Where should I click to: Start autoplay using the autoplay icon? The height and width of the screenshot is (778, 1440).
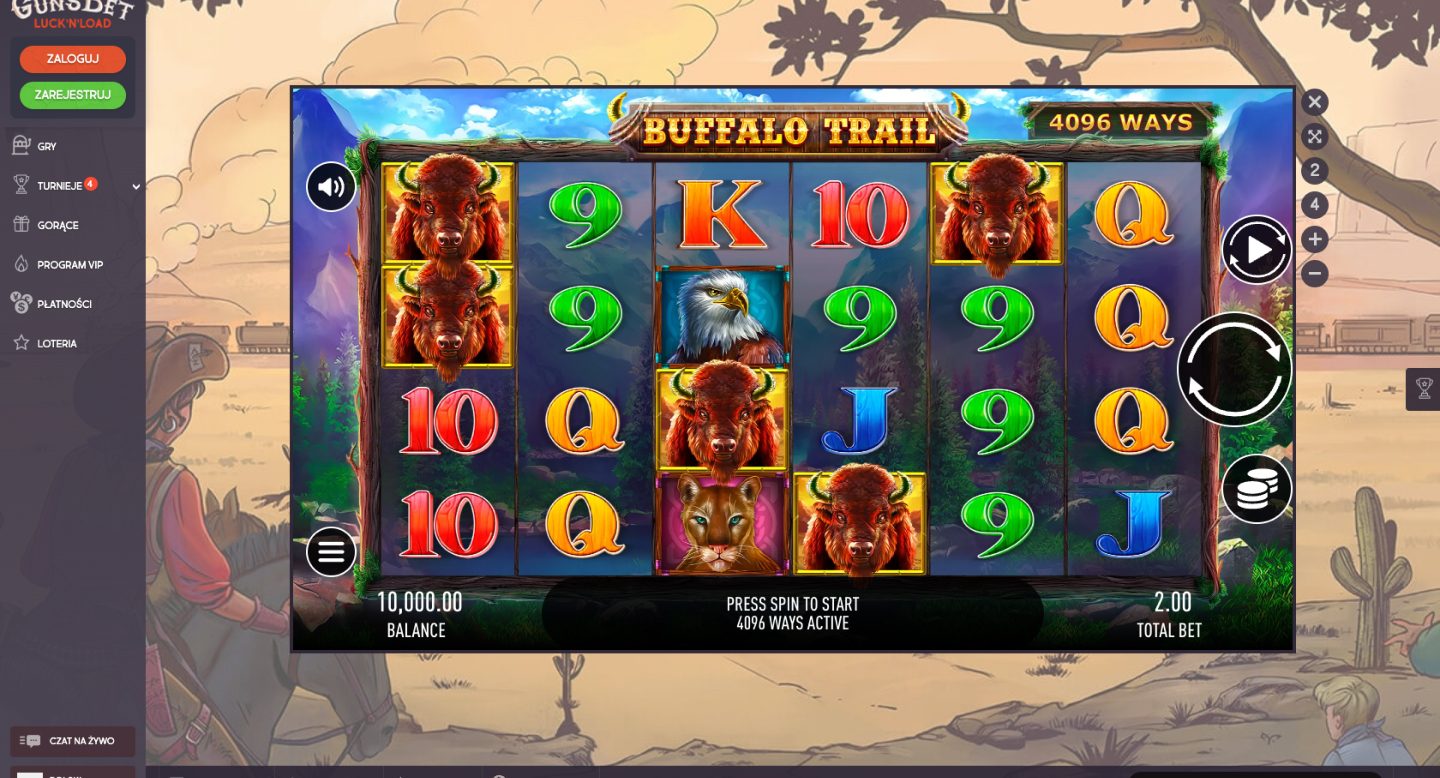(1256, 248)
